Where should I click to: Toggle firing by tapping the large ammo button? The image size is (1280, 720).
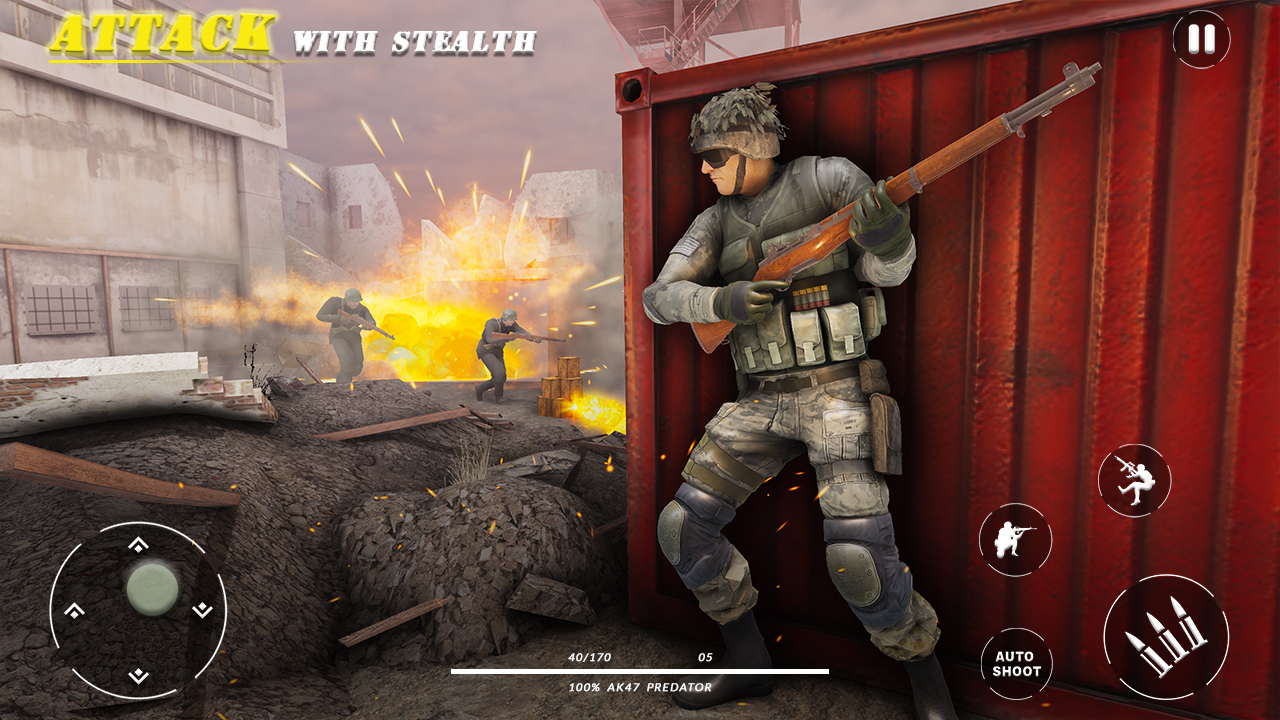click(1168, 634)
